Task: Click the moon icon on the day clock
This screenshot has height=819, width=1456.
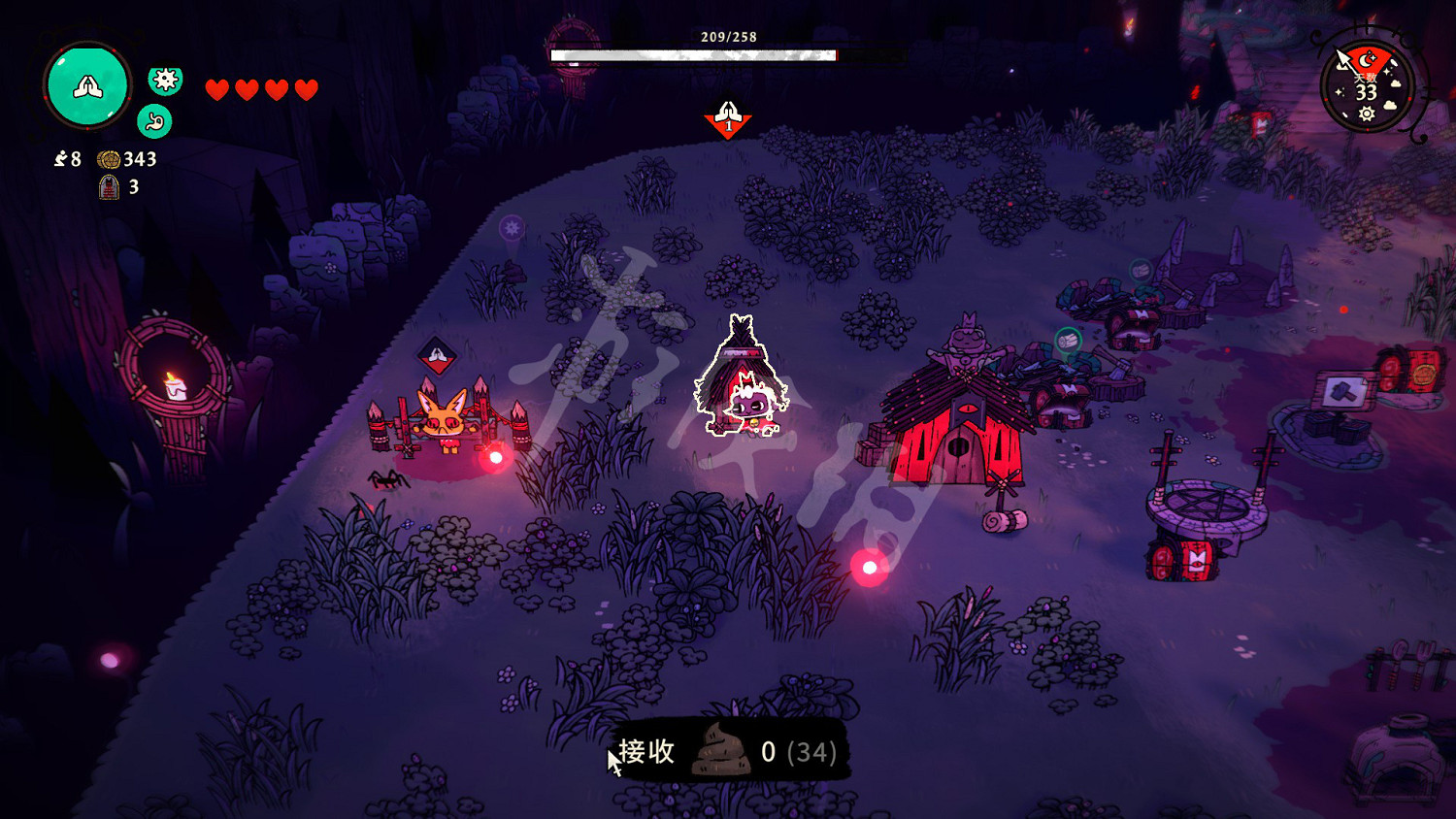Action: click(1365, 60)
